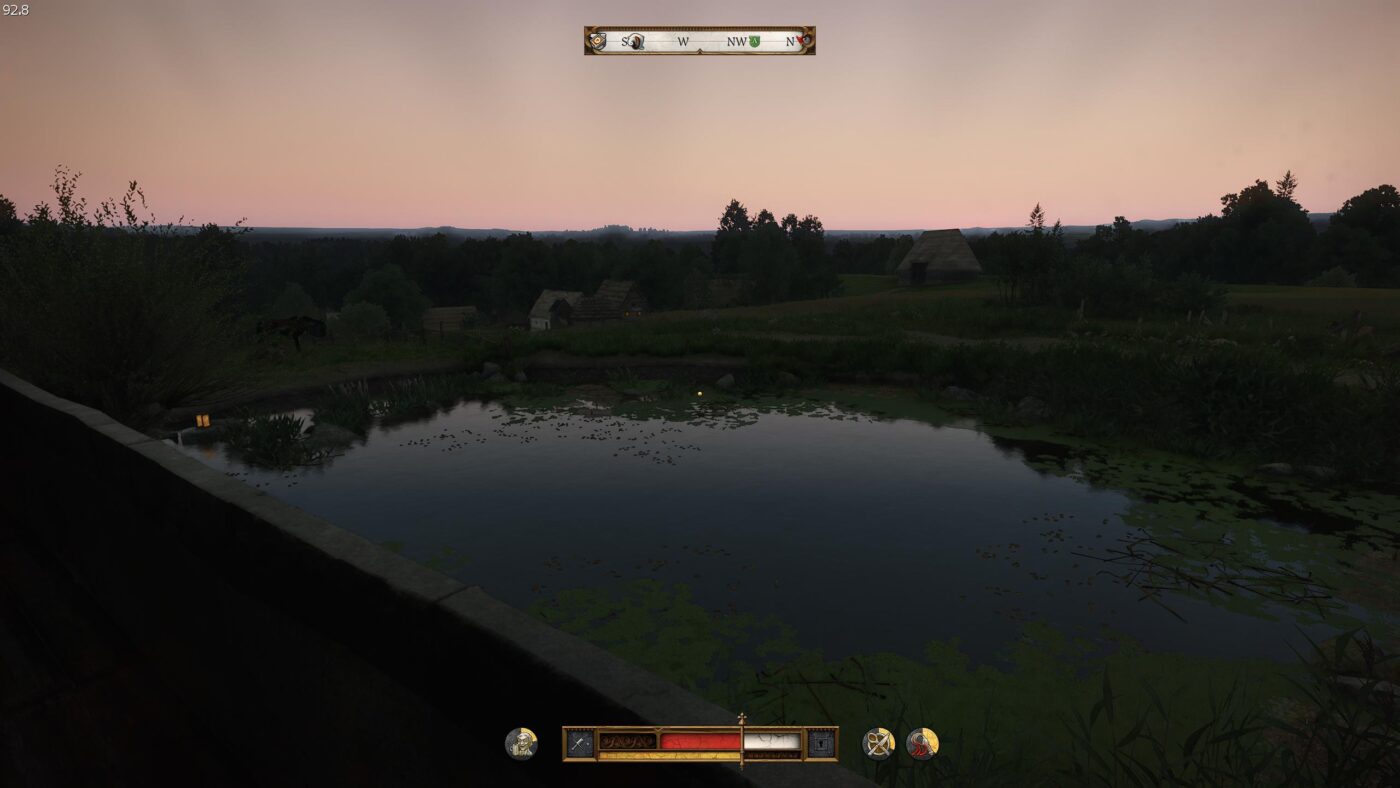
Task: Select the red flame status icon
Action: point(922,743)
